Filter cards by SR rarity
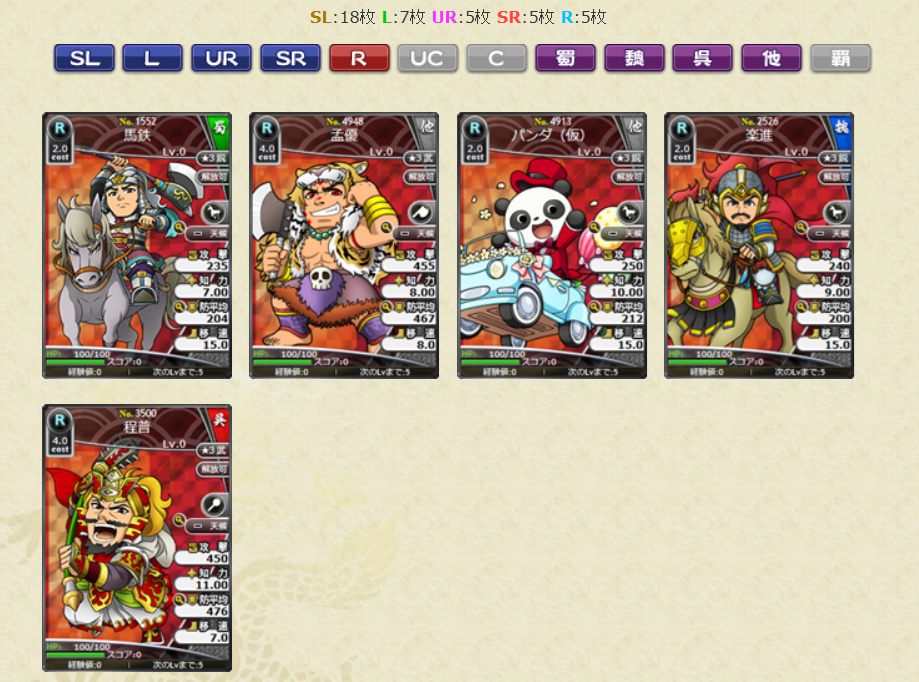The height and width of the screenshot is (682, 919). (290, 58)
